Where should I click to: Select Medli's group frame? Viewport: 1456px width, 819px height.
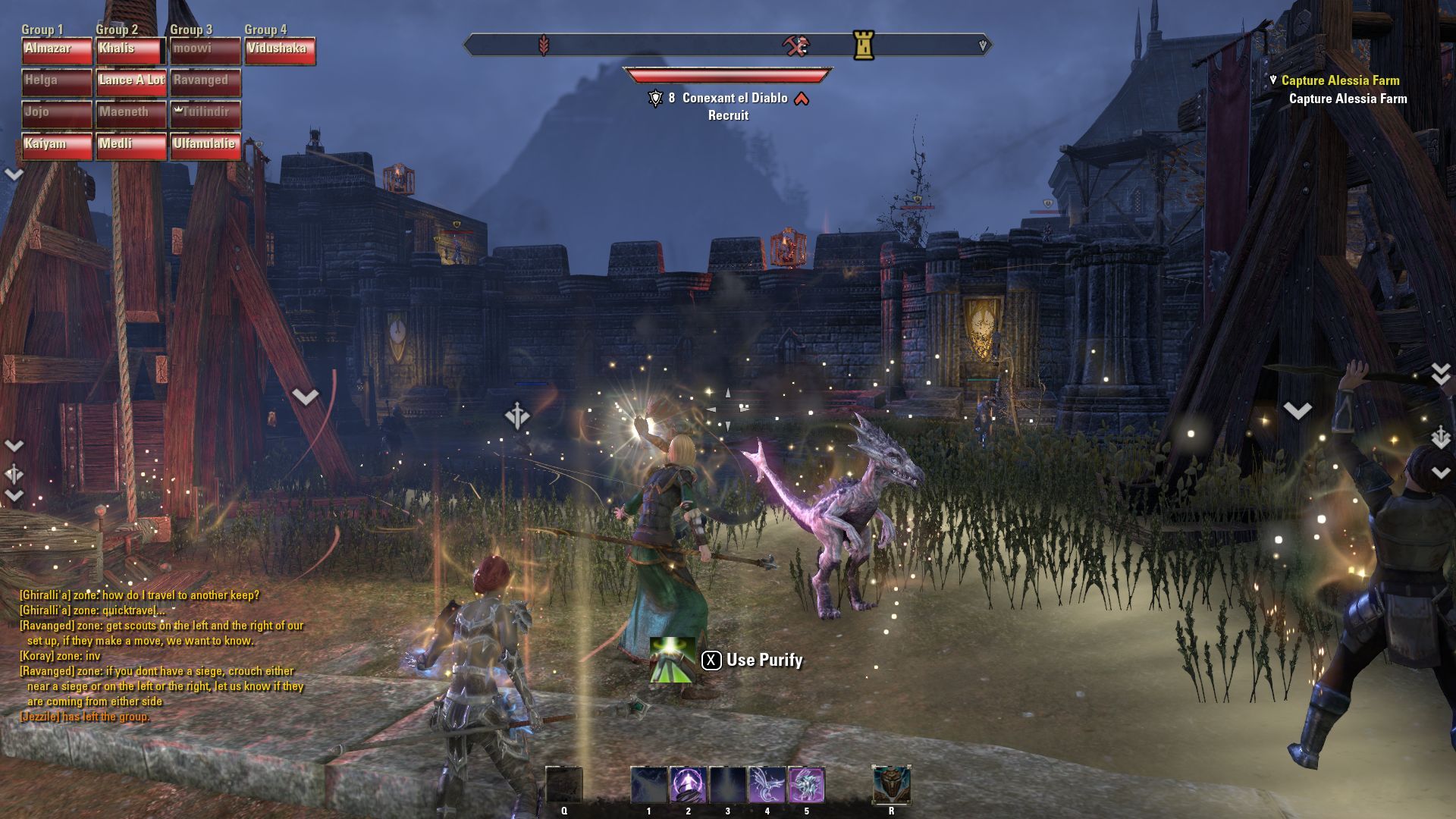[131, 146]
